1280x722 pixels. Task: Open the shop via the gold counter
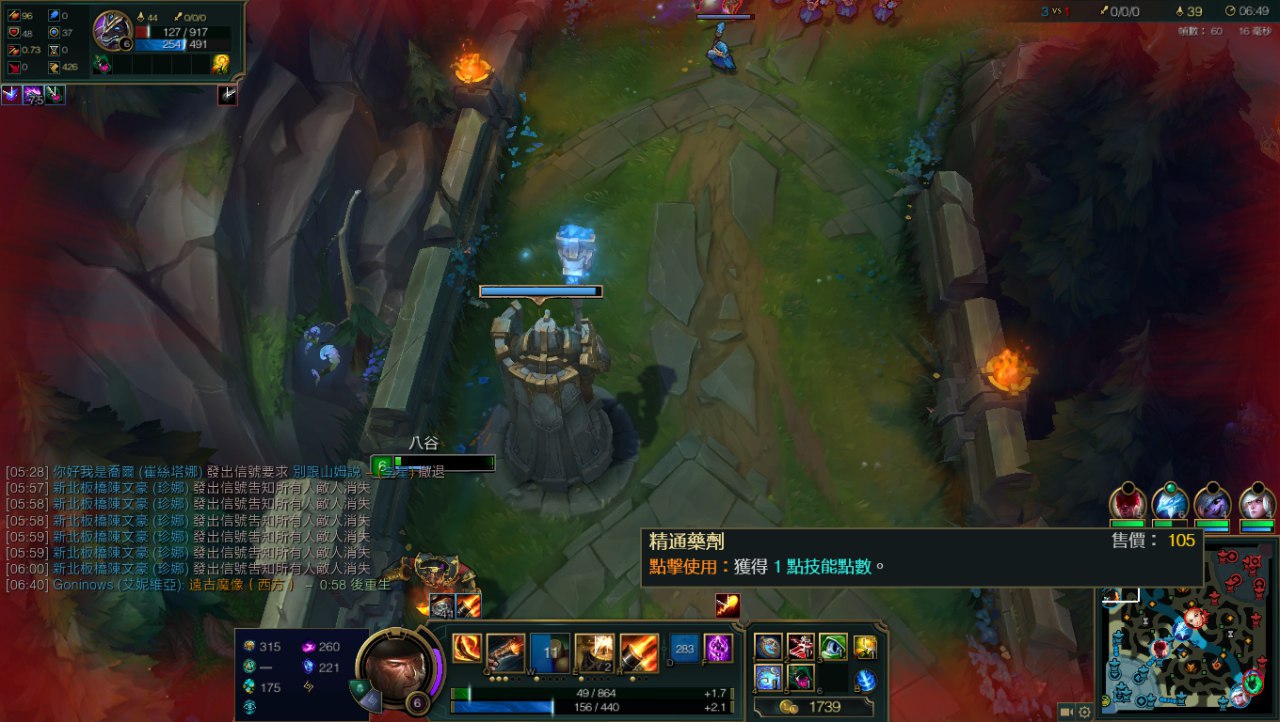click(812, 707)
